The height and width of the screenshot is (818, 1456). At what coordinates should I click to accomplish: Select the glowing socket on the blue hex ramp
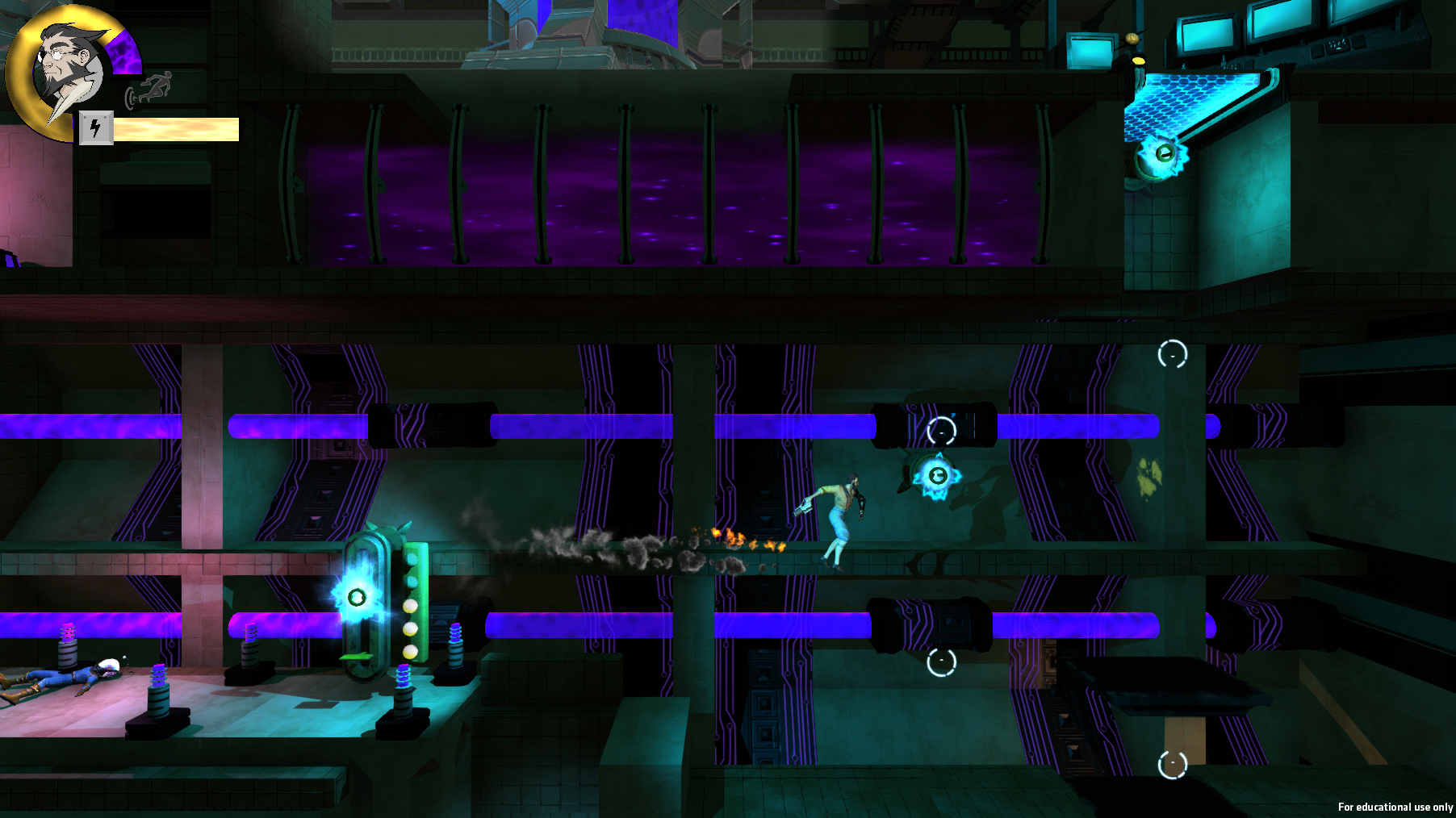pyautogui.click(x=1164, y=152)
